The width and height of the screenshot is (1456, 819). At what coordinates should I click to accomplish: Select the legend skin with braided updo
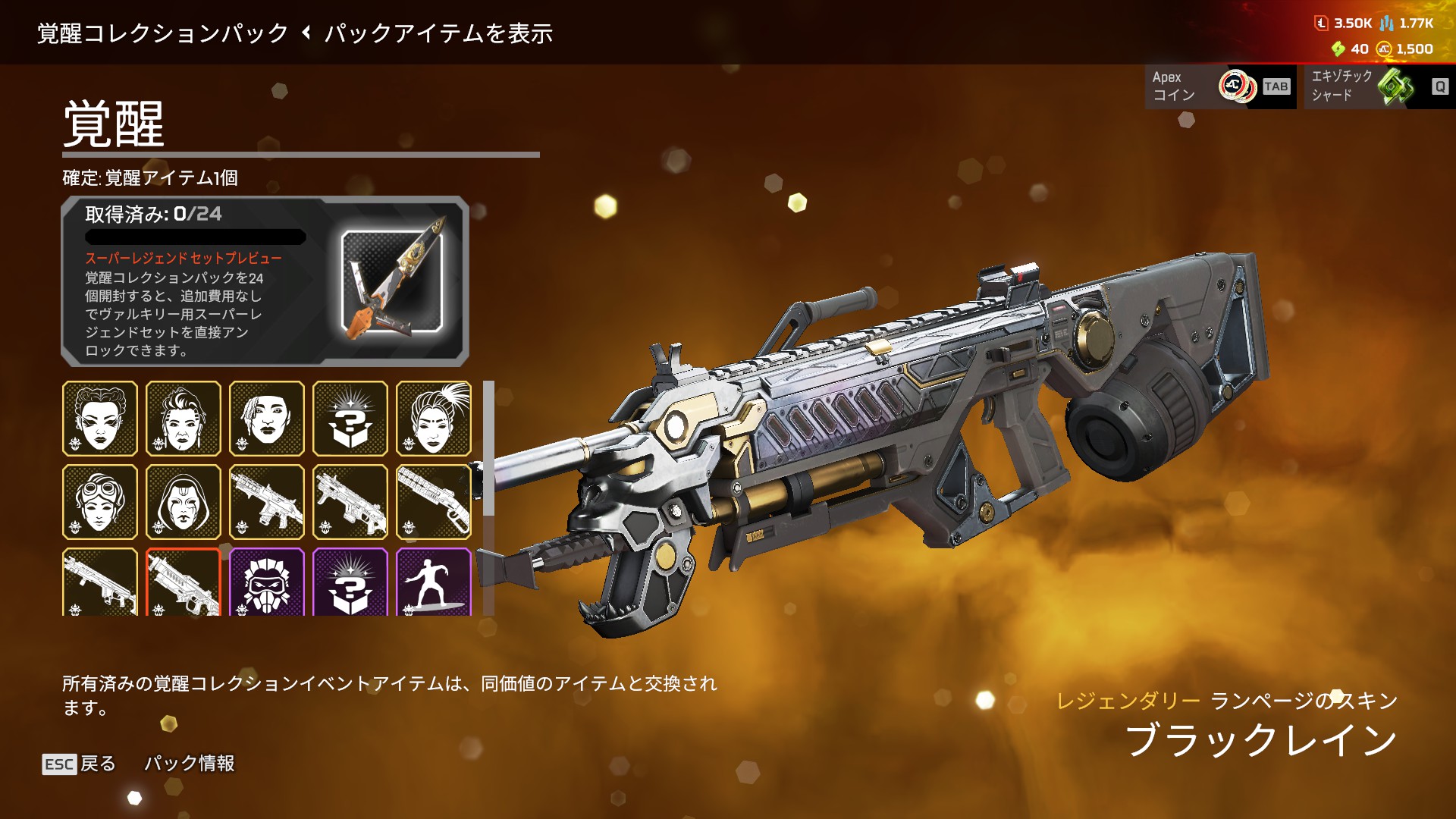click(100, 419)
